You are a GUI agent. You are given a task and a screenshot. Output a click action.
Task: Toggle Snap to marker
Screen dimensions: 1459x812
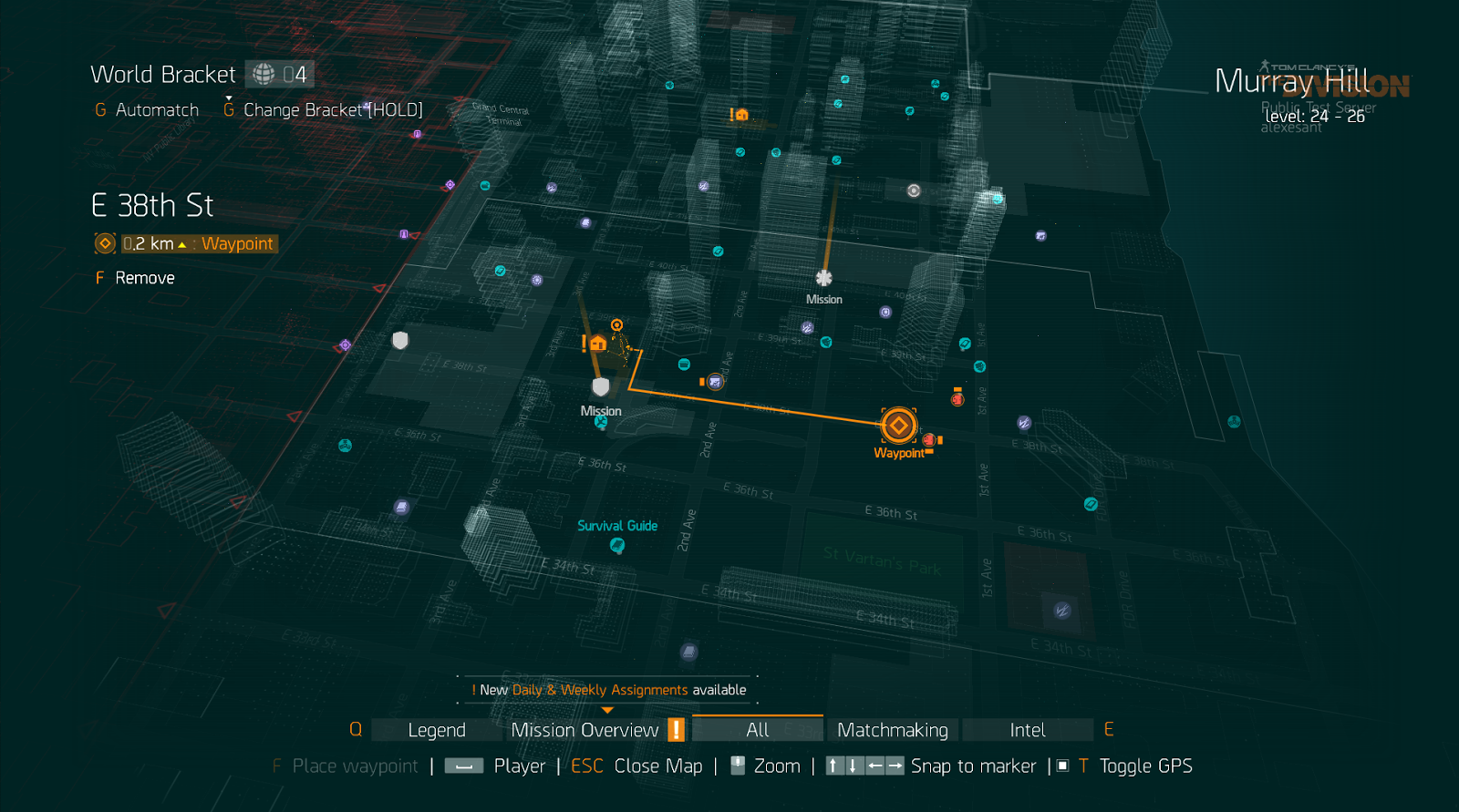(974, 766)
